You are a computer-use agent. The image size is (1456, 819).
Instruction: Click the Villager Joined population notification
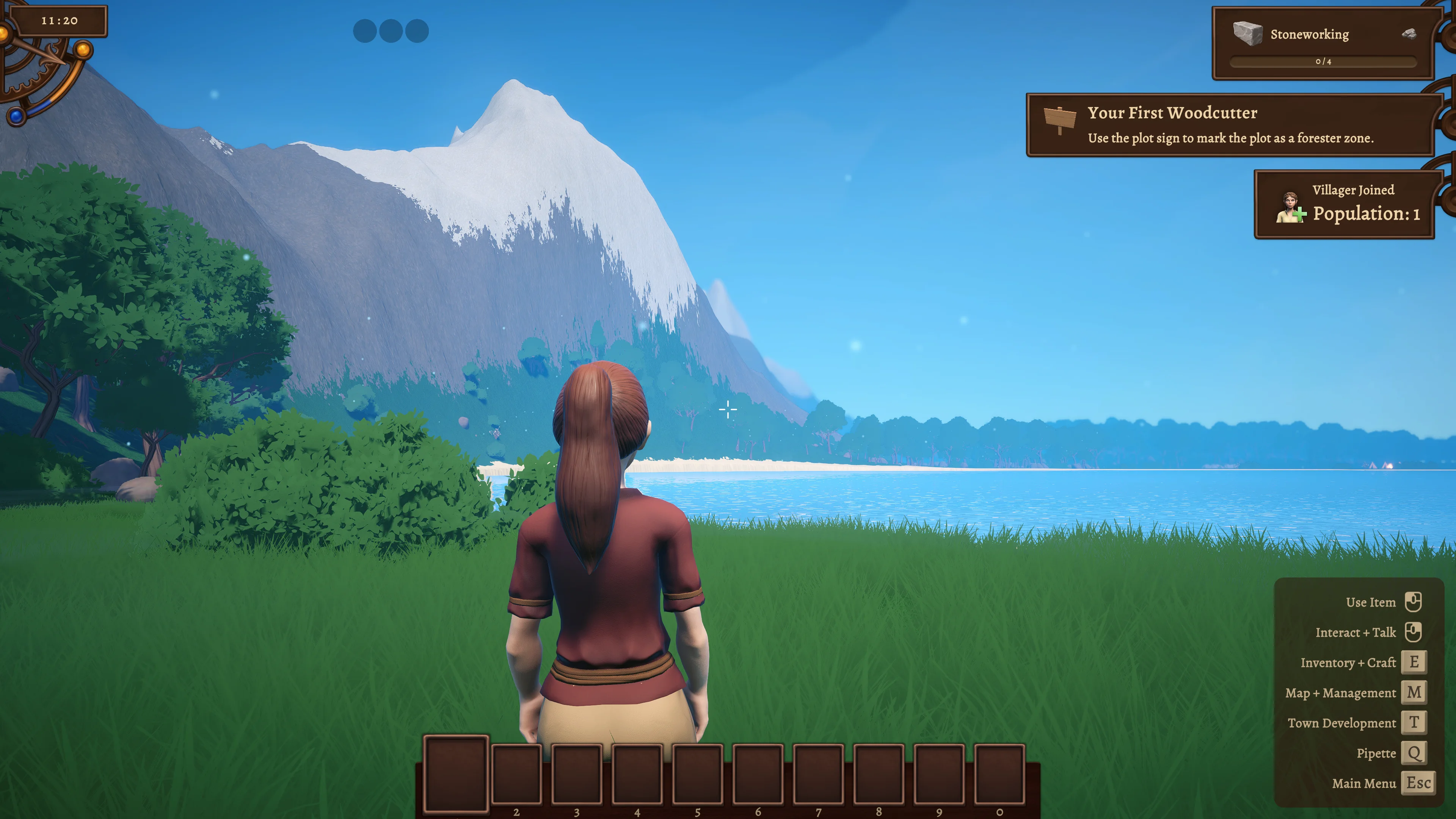1343,204
